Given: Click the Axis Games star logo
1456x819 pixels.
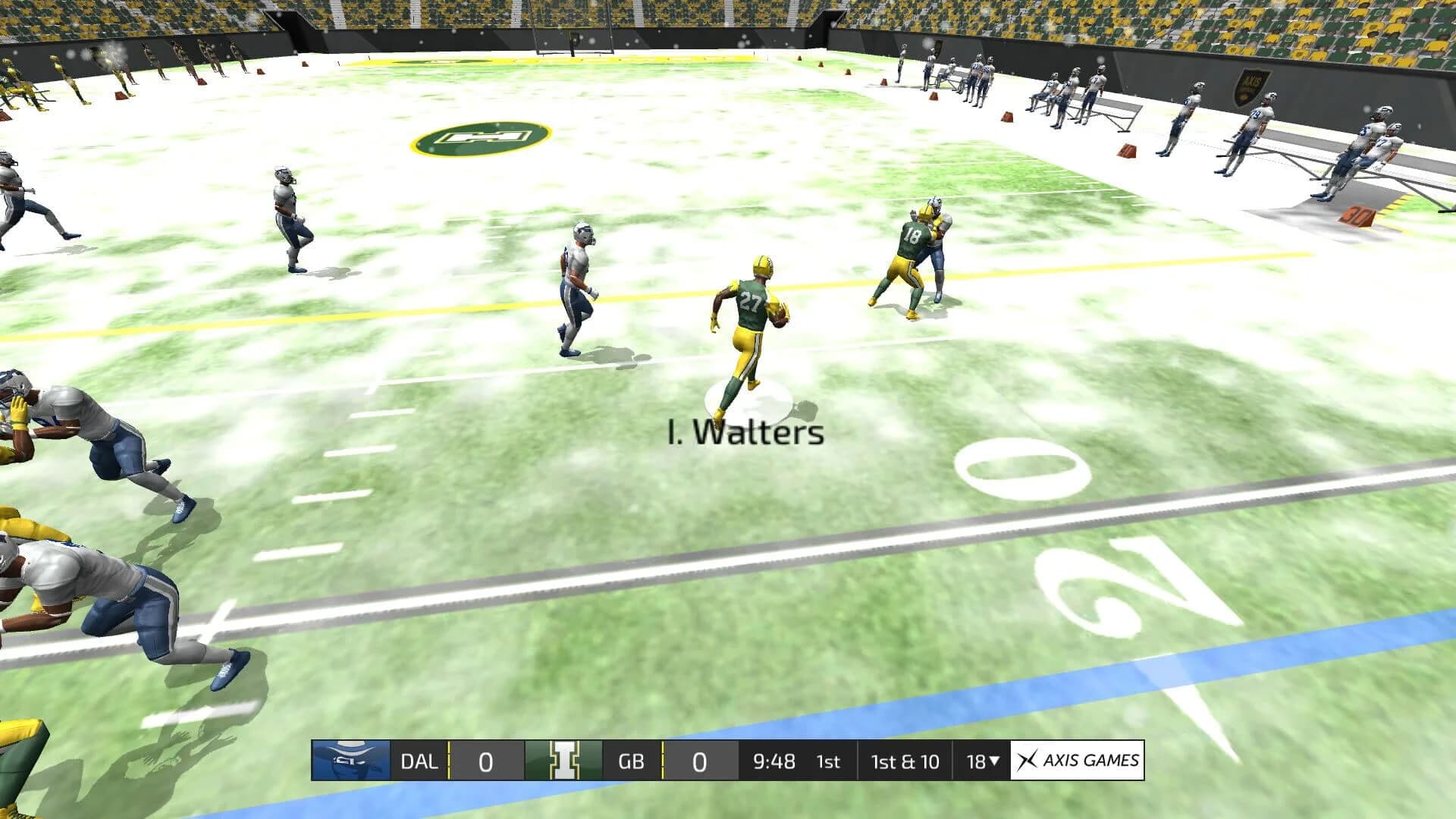Looking at the screenshot, I should pos(1028,761).
